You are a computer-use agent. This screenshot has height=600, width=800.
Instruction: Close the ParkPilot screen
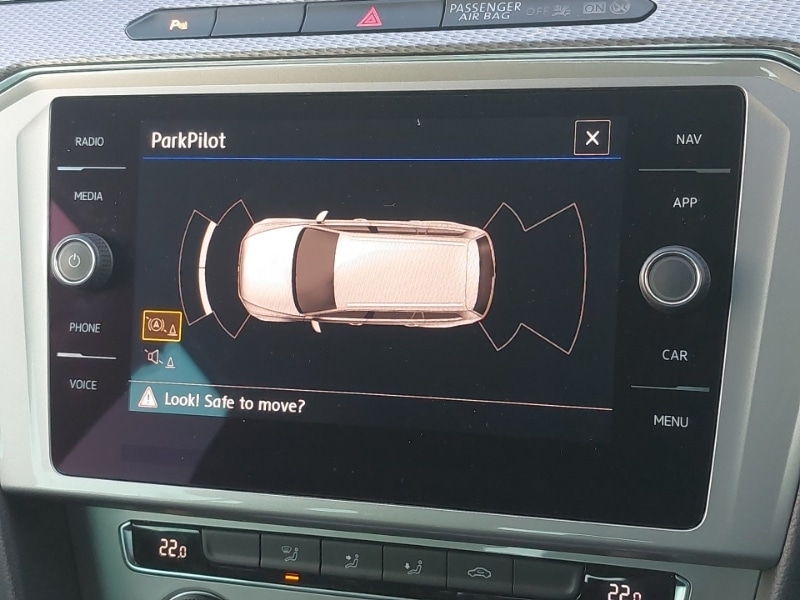(x=592, y=138)
